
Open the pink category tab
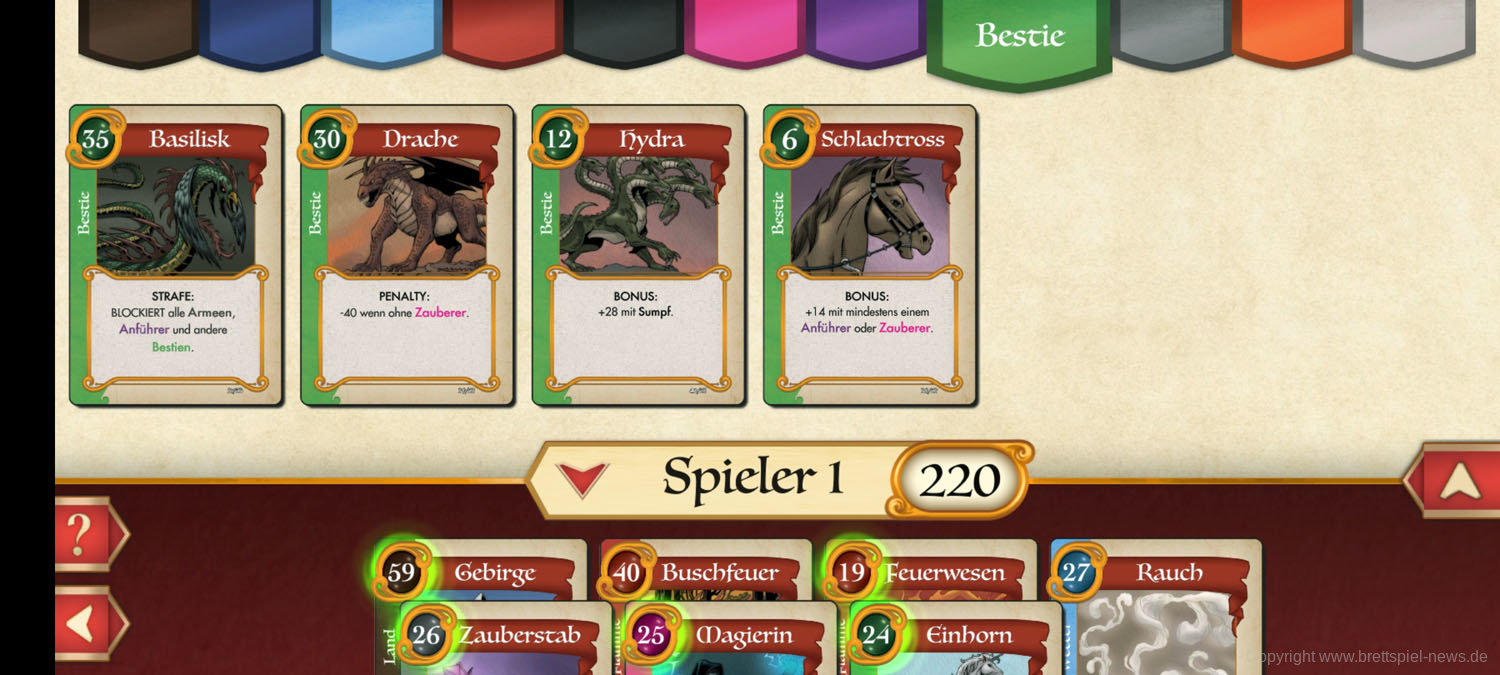click(745, 30)
